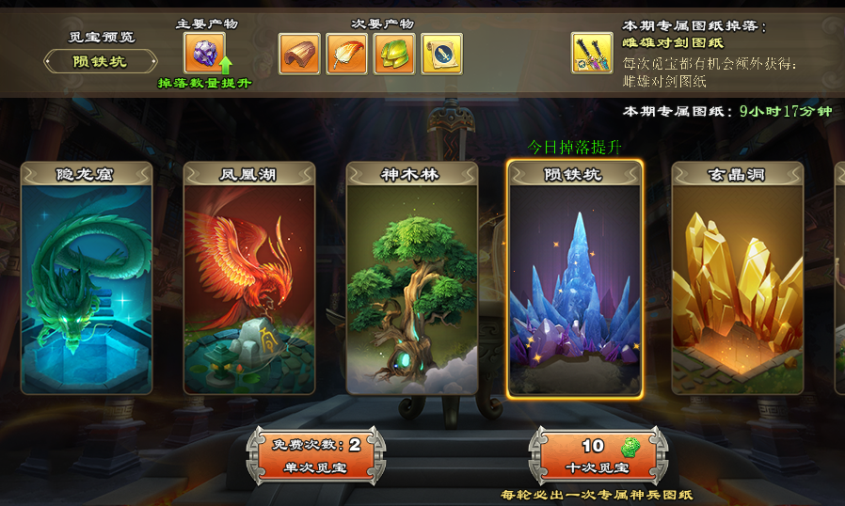The image size is (845, 506).
Task: Pick the 神木林 sacred tree card
Action: (412, 278)
